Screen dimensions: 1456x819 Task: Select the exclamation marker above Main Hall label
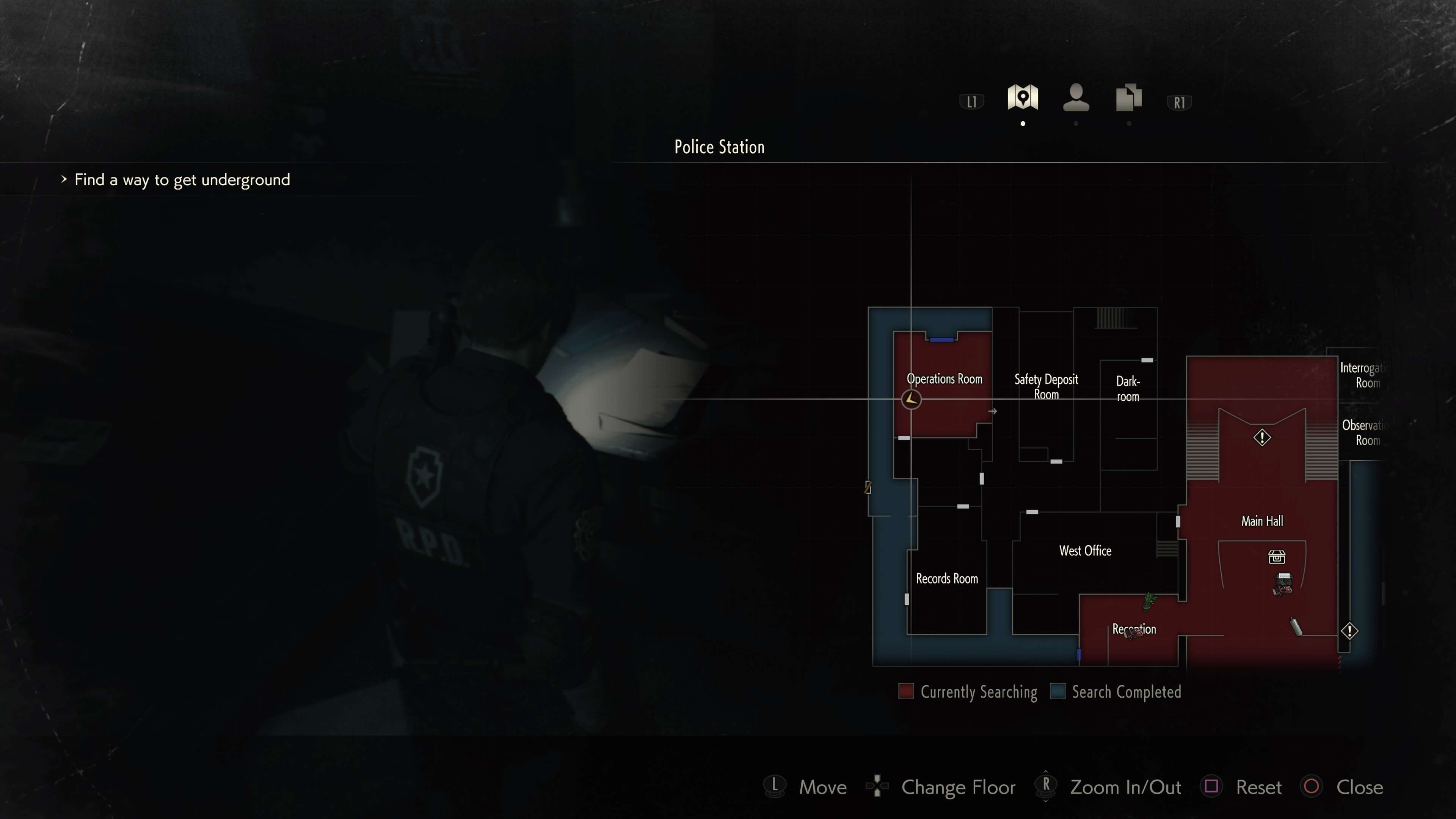(1261, 438)
